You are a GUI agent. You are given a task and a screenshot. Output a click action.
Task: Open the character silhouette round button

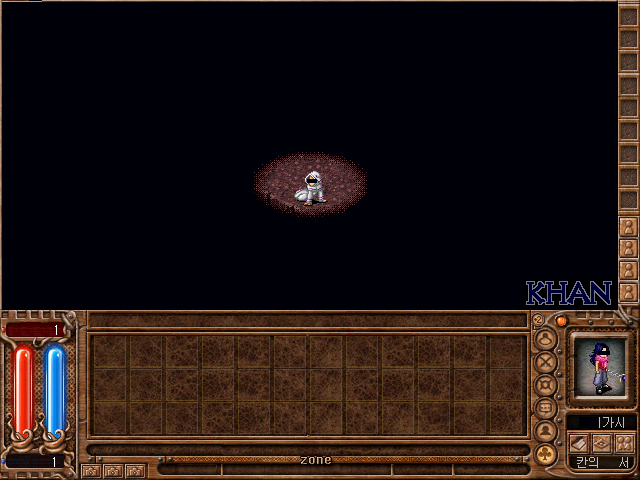point(546,339)
